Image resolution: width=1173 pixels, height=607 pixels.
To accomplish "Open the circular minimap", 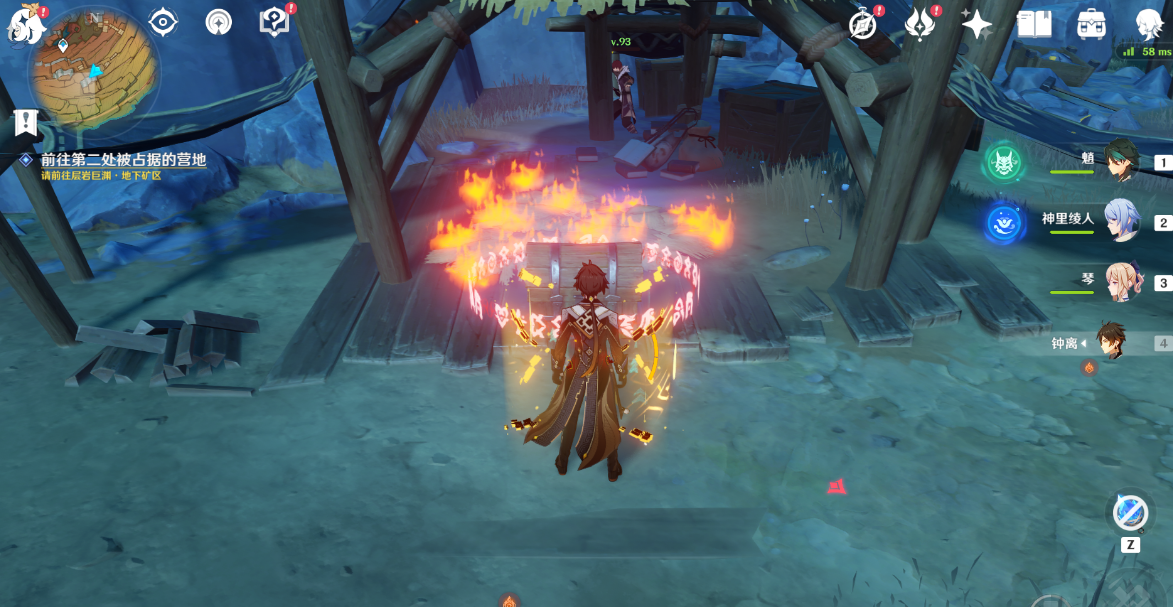I will pyautogui.click(x=94, y=71).
